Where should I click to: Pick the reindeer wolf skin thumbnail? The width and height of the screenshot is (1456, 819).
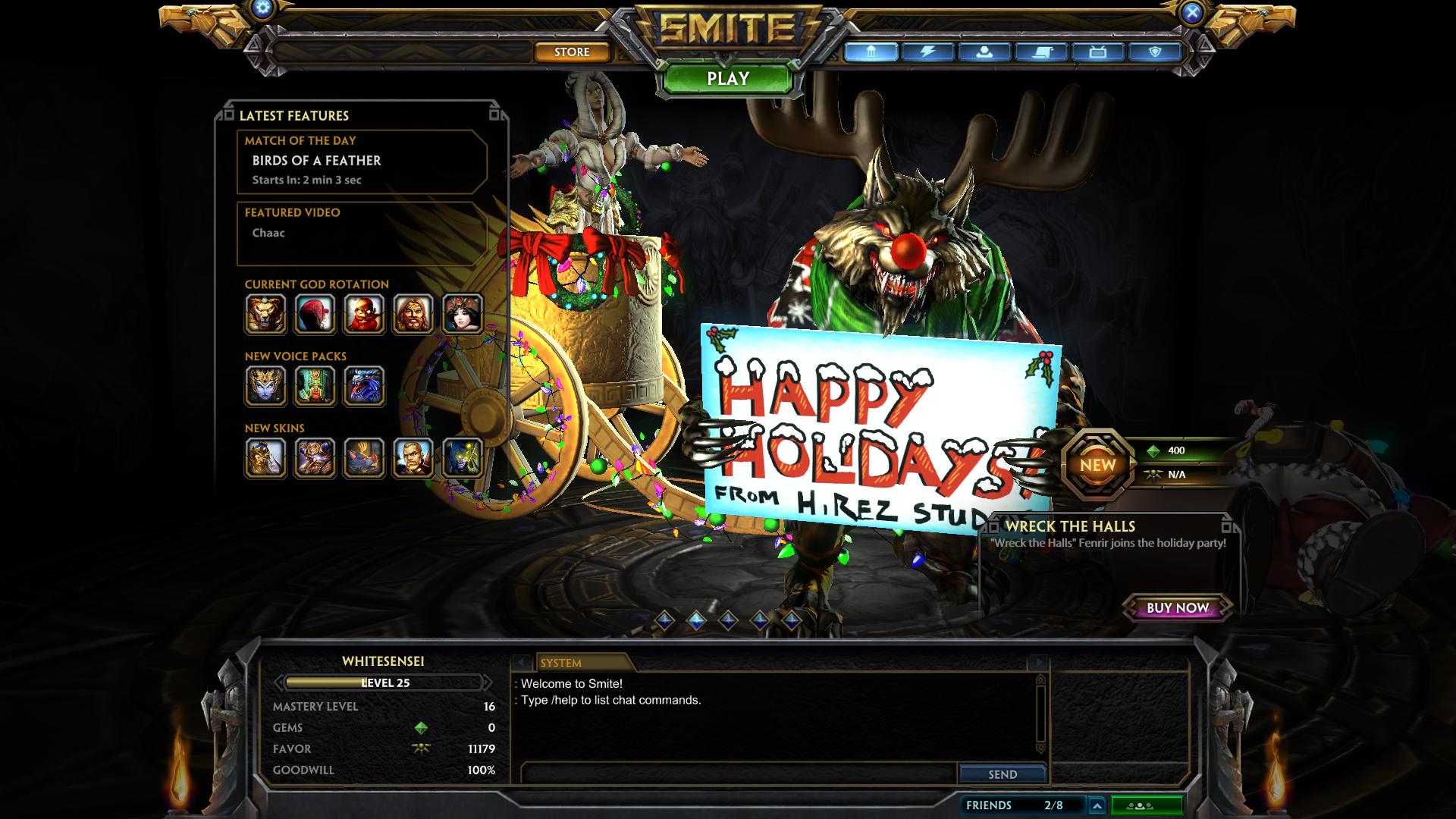(364, 458)
